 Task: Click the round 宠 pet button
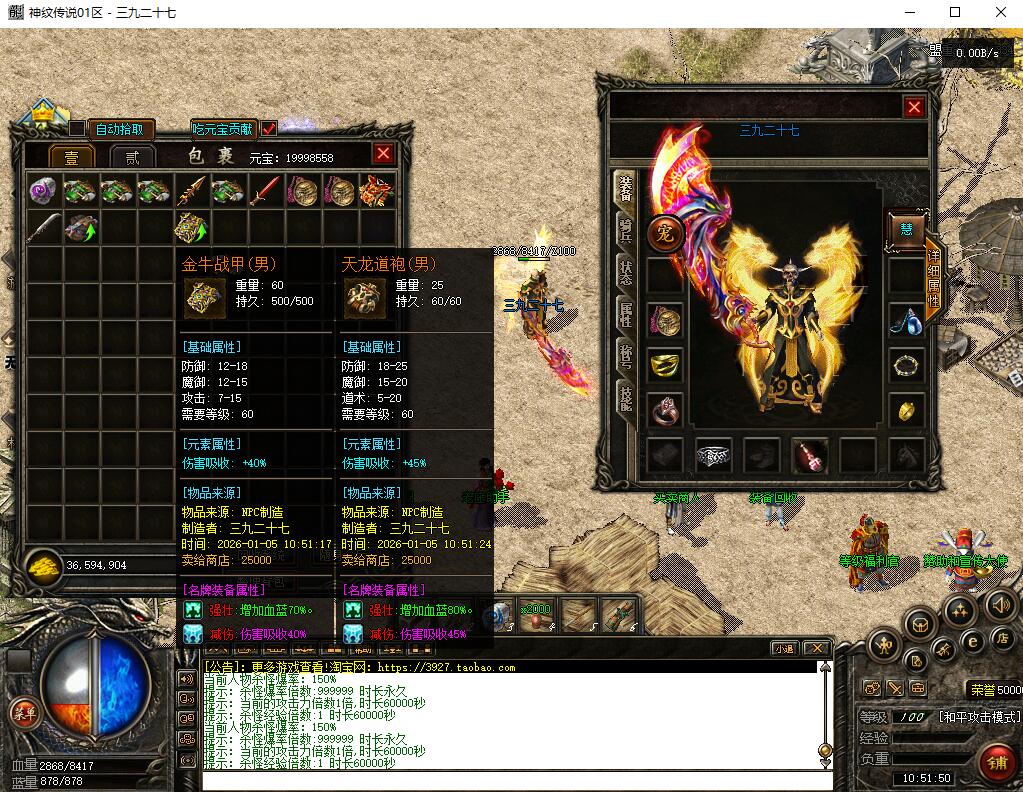point(665,233)
